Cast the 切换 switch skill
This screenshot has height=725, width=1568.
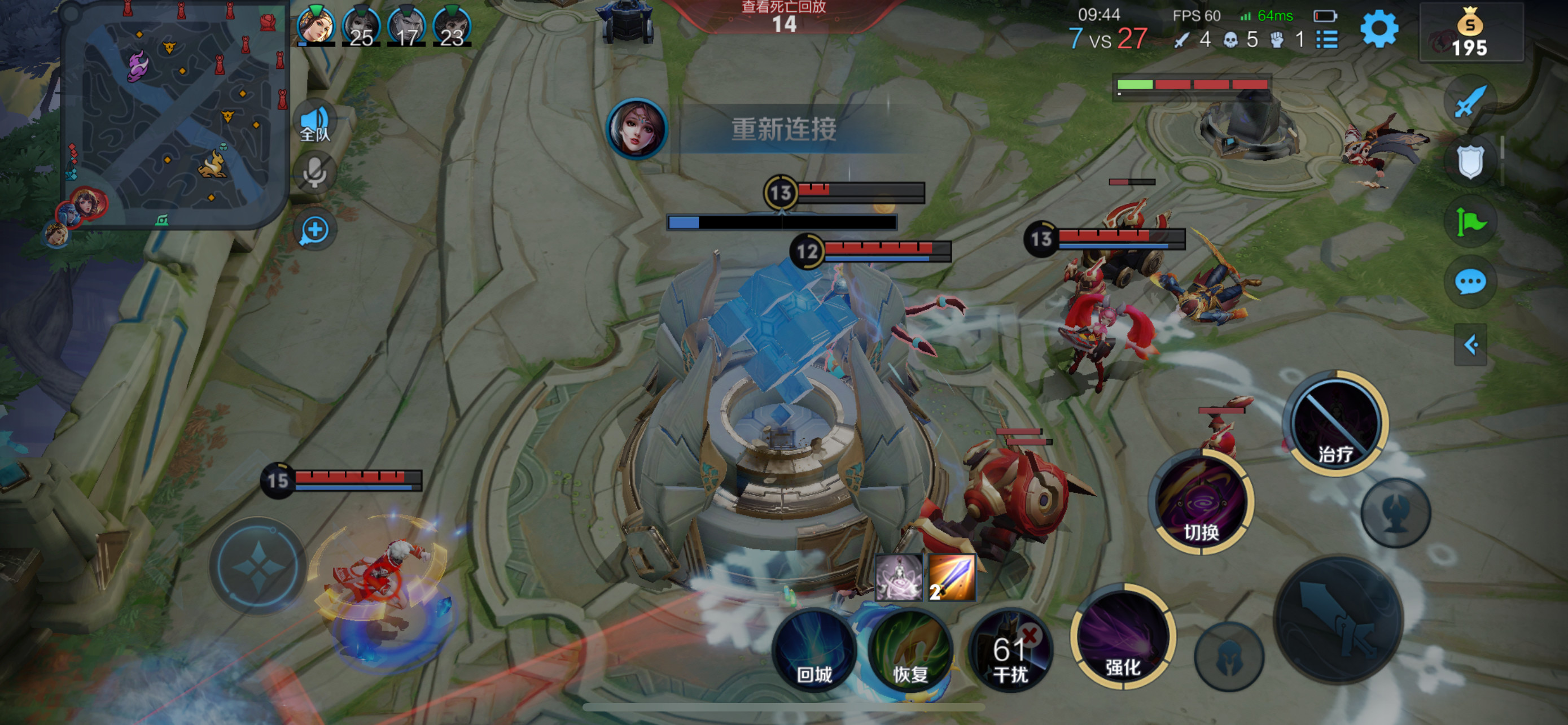tap(1201, 502)
